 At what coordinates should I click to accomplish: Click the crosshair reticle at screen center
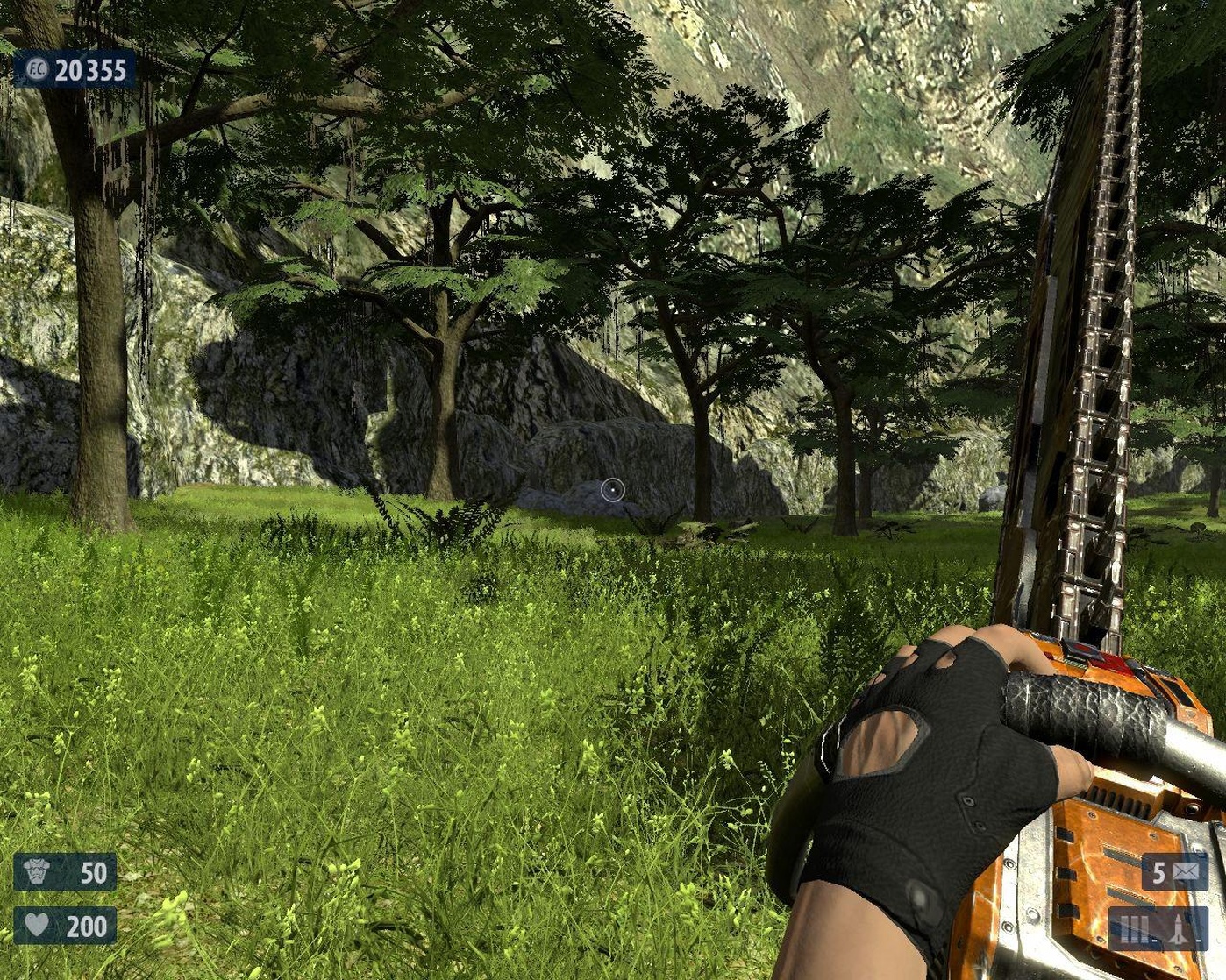point(611,490)
